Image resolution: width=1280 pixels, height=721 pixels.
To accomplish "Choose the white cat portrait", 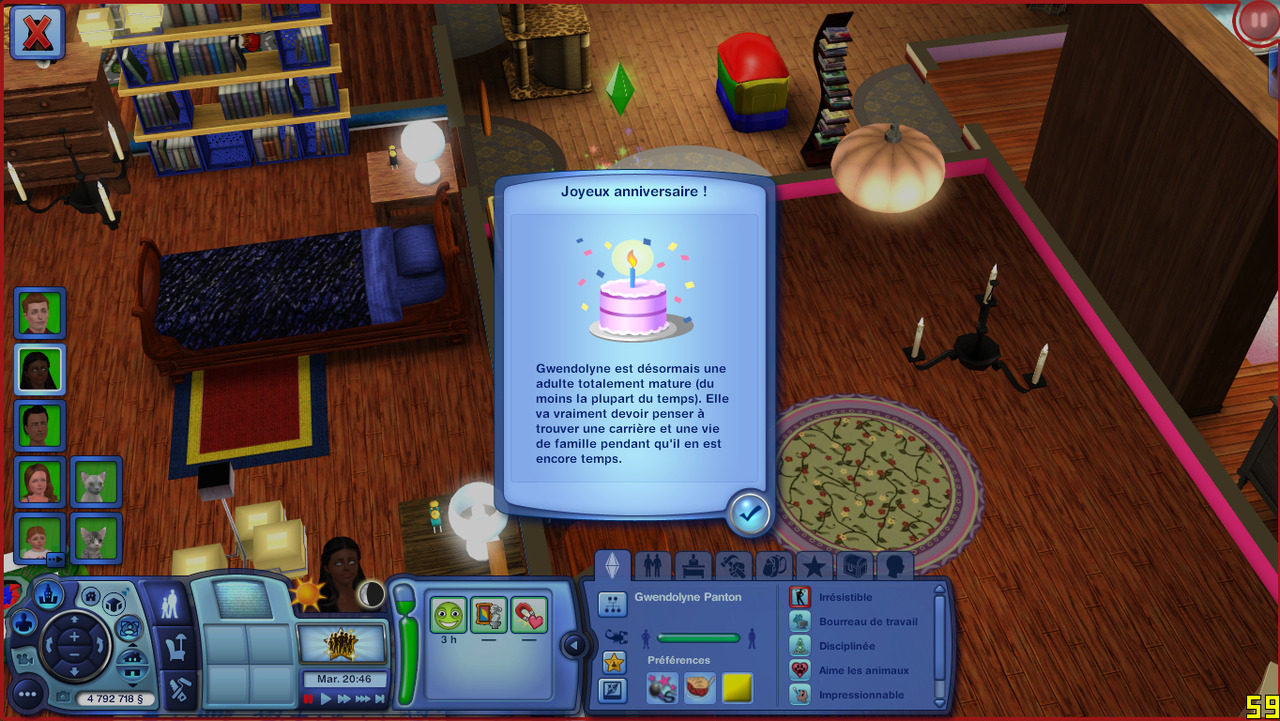I will coord(96,482).
